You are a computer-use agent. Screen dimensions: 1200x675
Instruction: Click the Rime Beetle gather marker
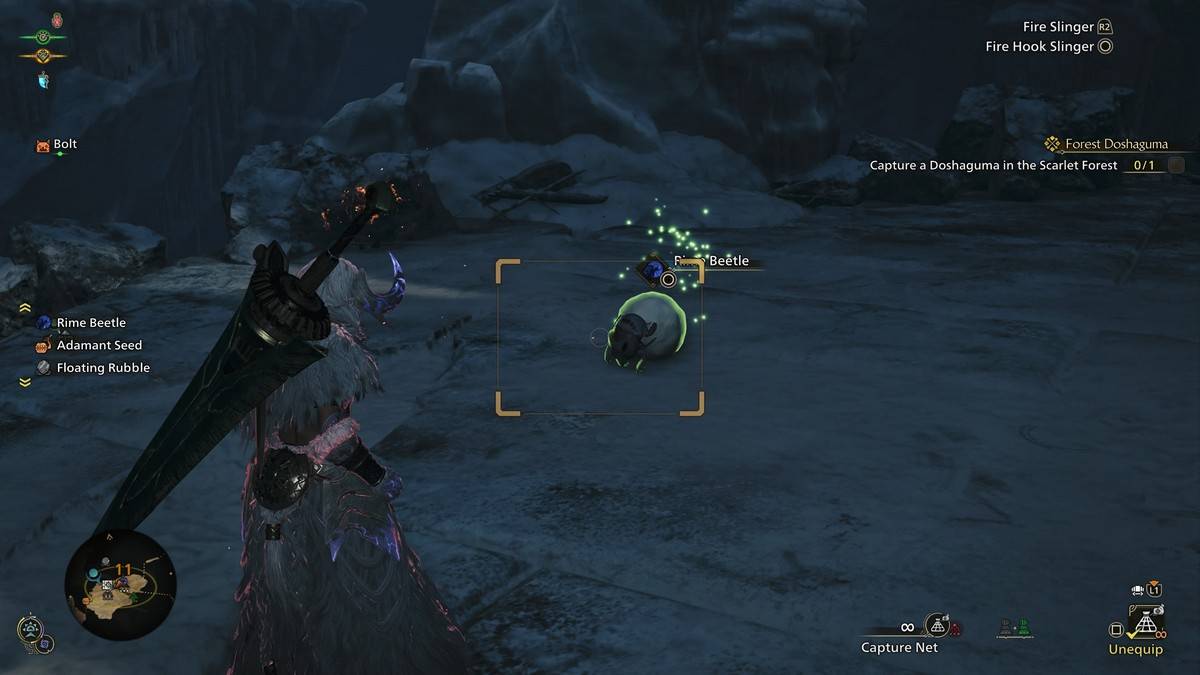[654, 270]
